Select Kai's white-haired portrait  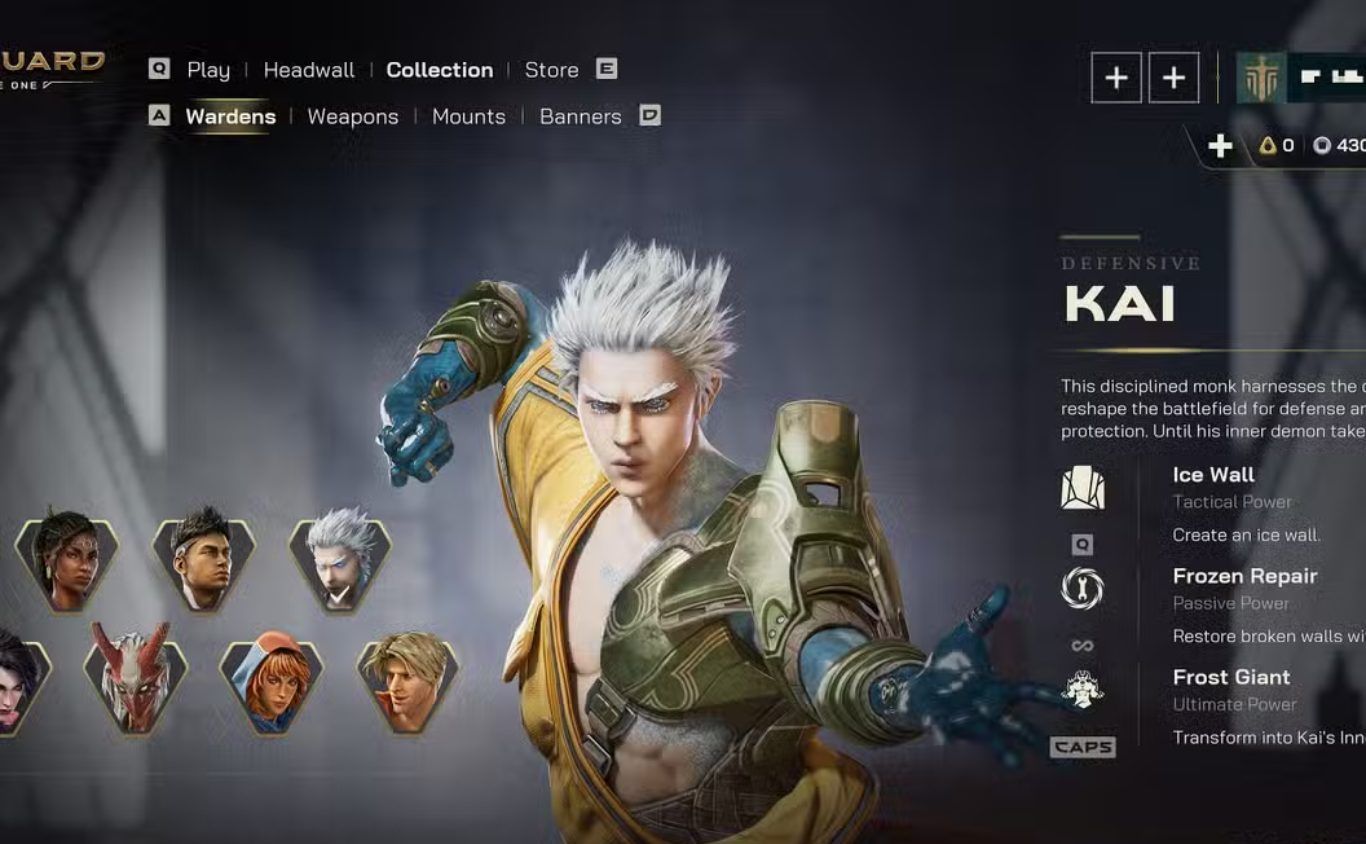tap(340, 559)
